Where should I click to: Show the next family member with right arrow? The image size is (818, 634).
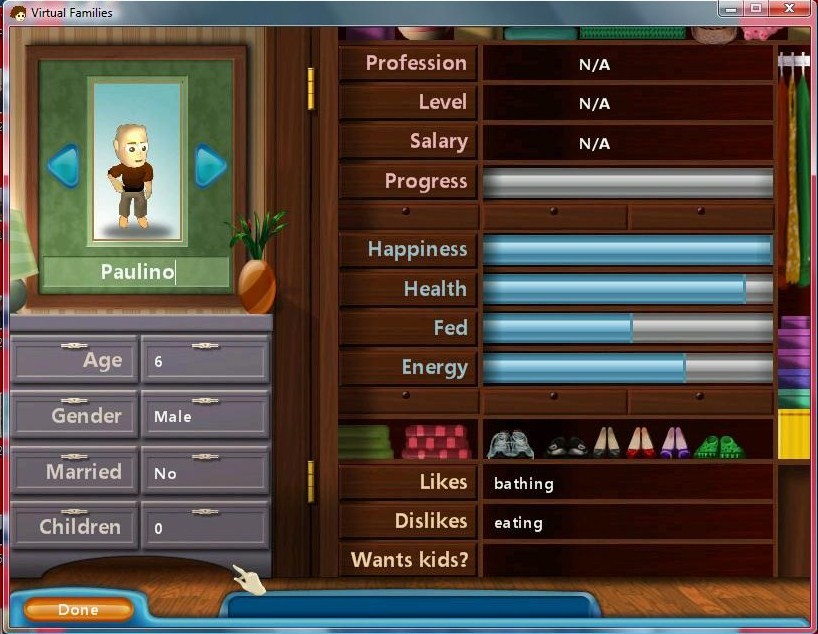pyautogui.click(x=210, y=165)
